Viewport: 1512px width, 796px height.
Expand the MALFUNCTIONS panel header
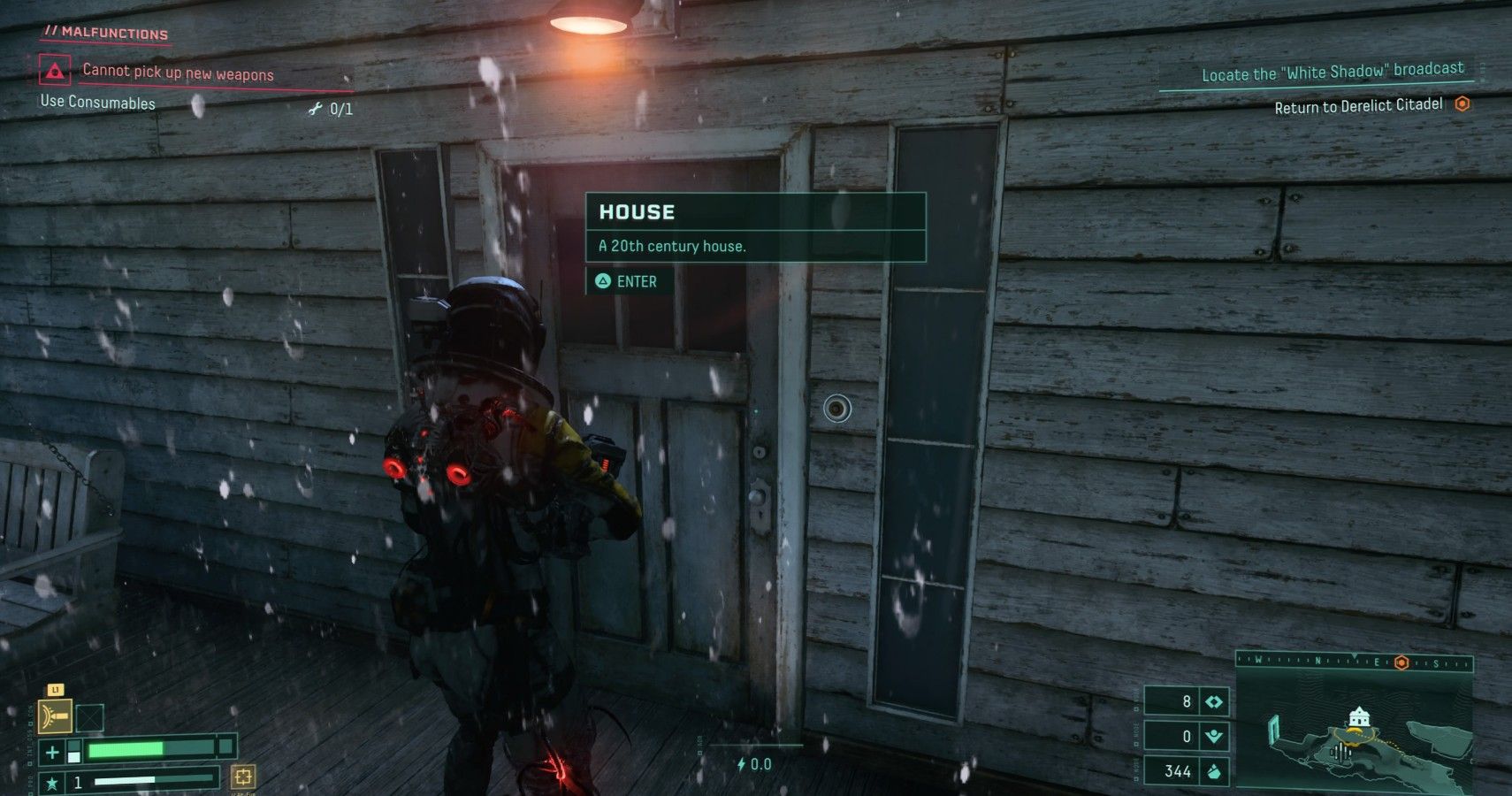106,33
